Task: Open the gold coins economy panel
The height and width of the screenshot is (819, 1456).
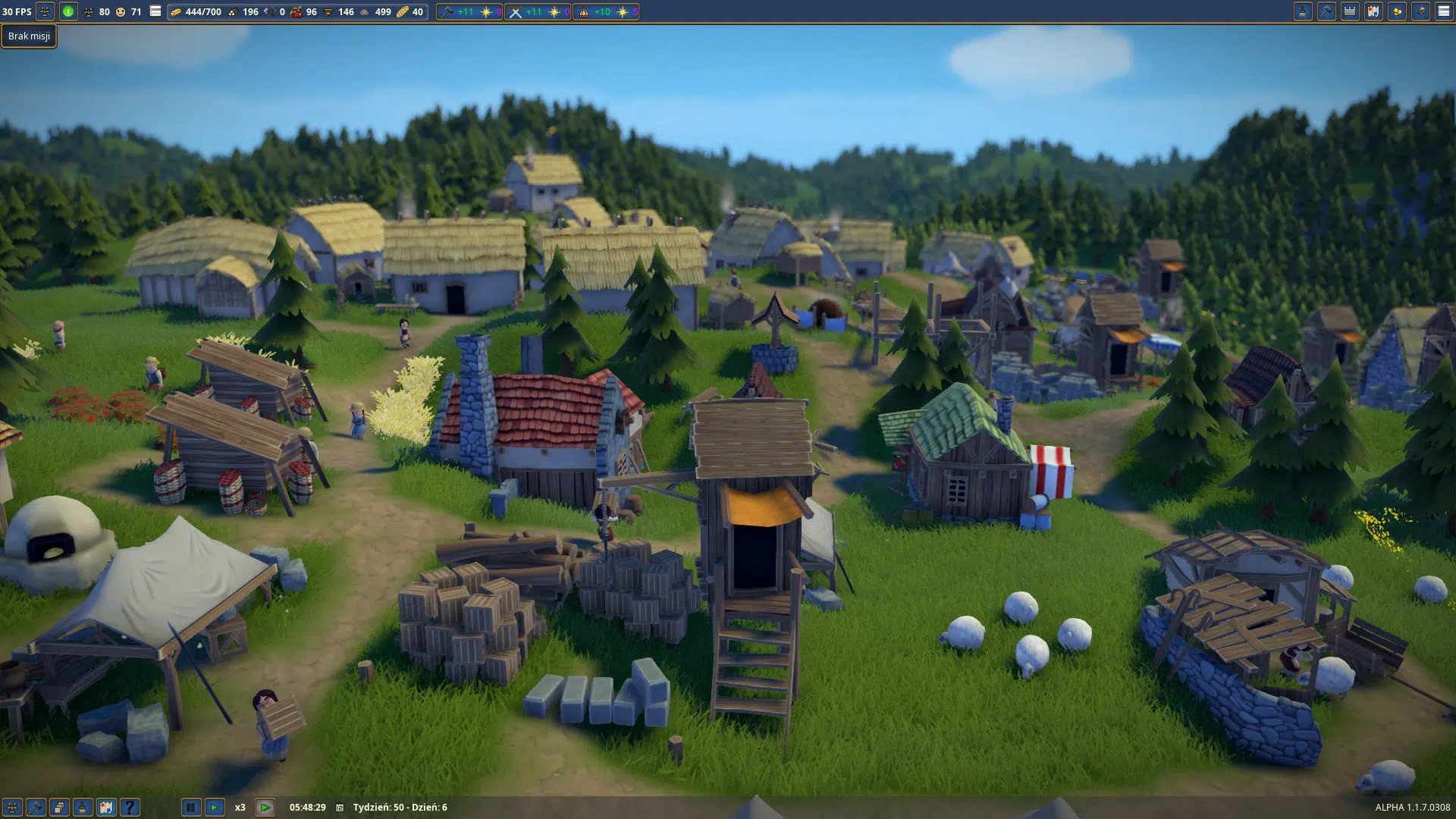Action: tap(1397, 11)
